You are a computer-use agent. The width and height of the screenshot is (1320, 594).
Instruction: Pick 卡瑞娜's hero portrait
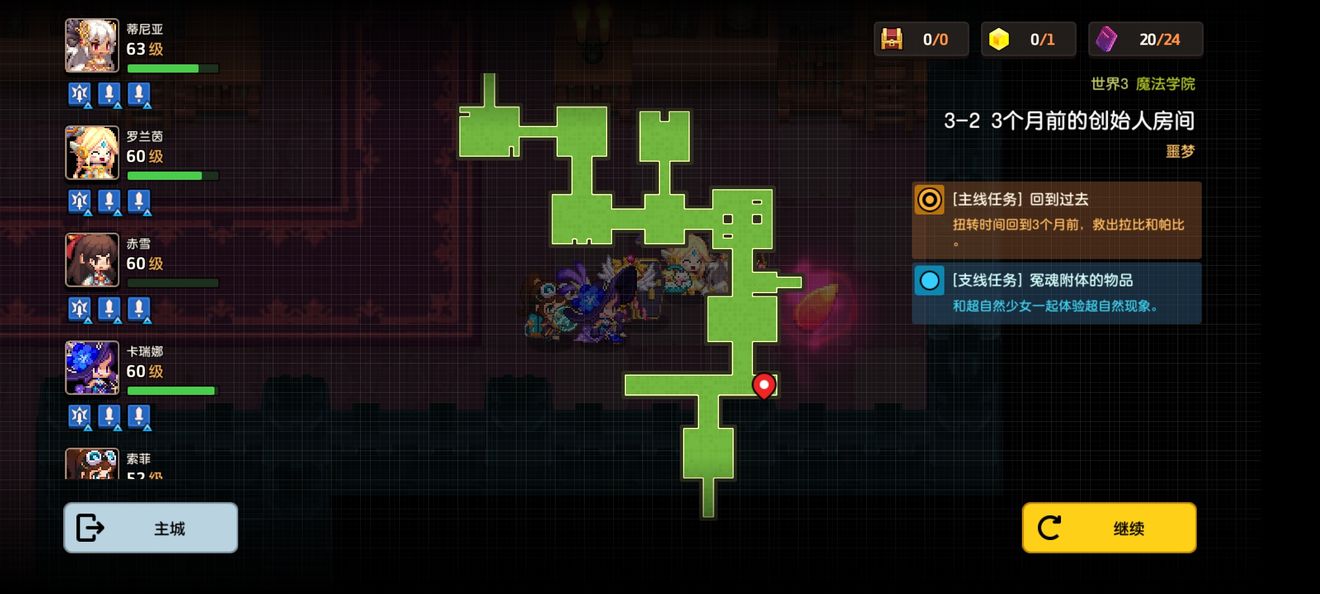click(92, 368)
